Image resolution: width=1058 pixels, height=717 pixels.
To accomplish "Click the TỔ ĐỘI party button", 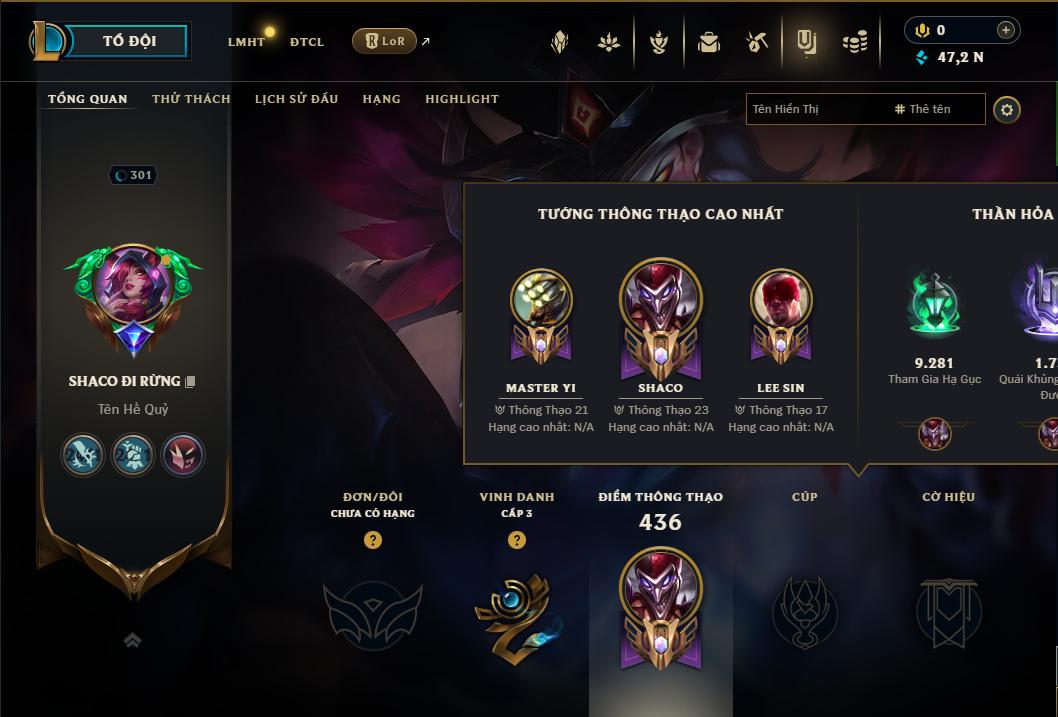I will 129,41.
